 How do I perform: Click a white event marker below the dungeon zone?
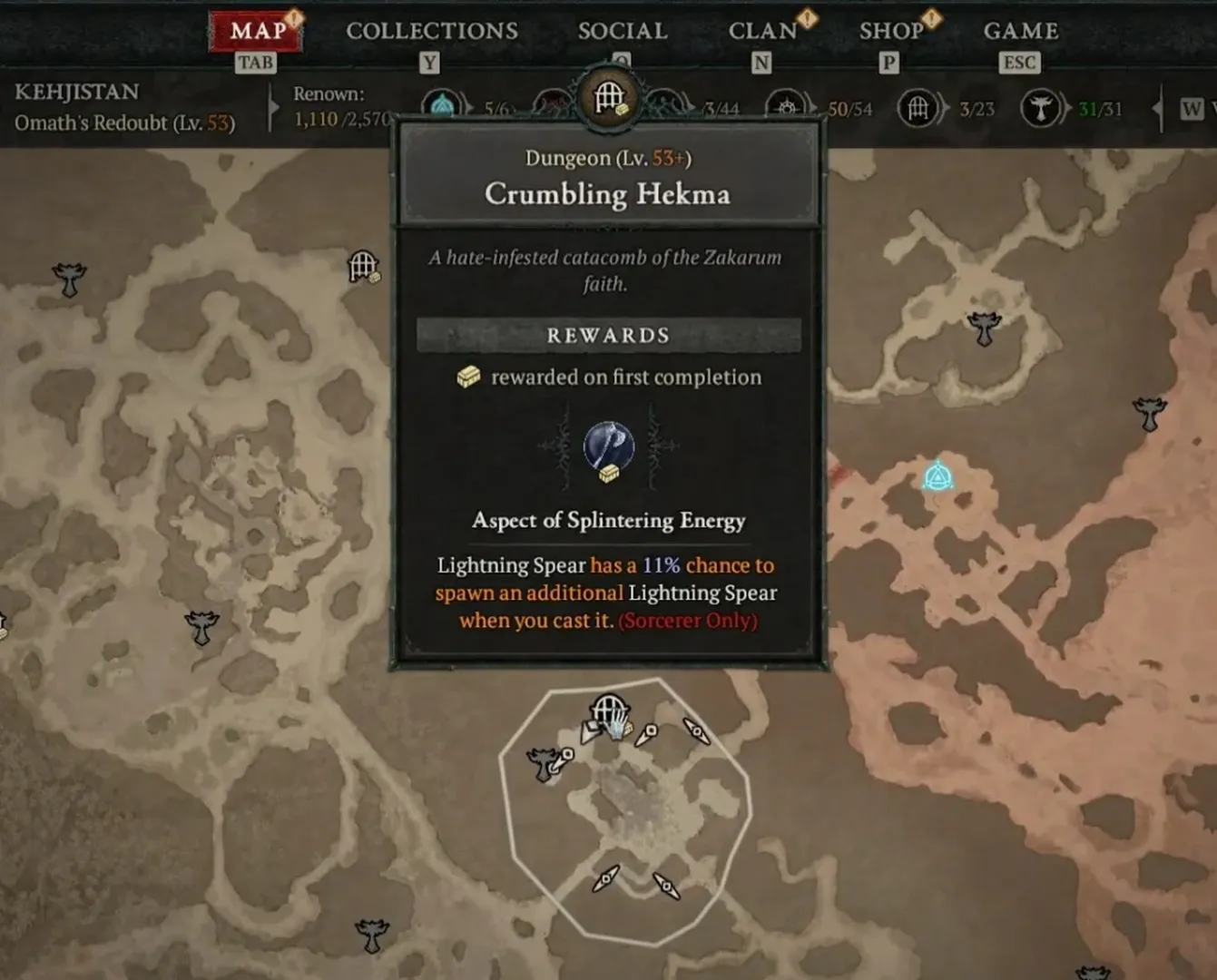click(604, 878)
